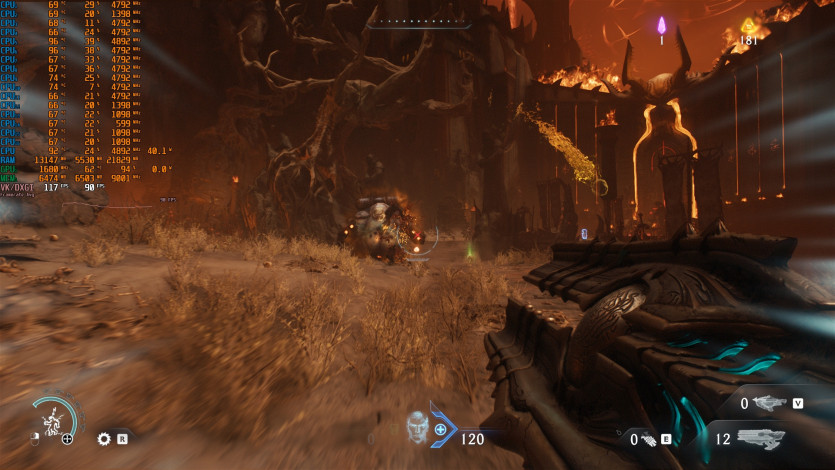
Task: Activate the gauntlet melee icon
Action: point(647,439)
